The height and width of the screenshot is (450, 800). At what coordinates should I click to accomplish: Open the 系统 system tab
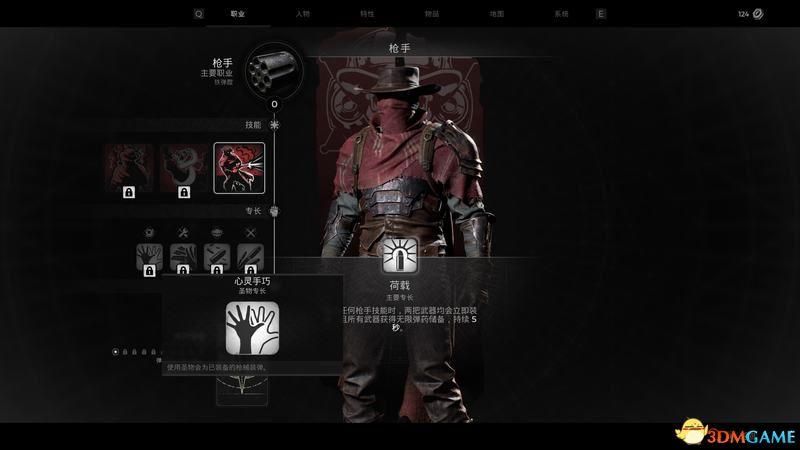tap(560, 15)
